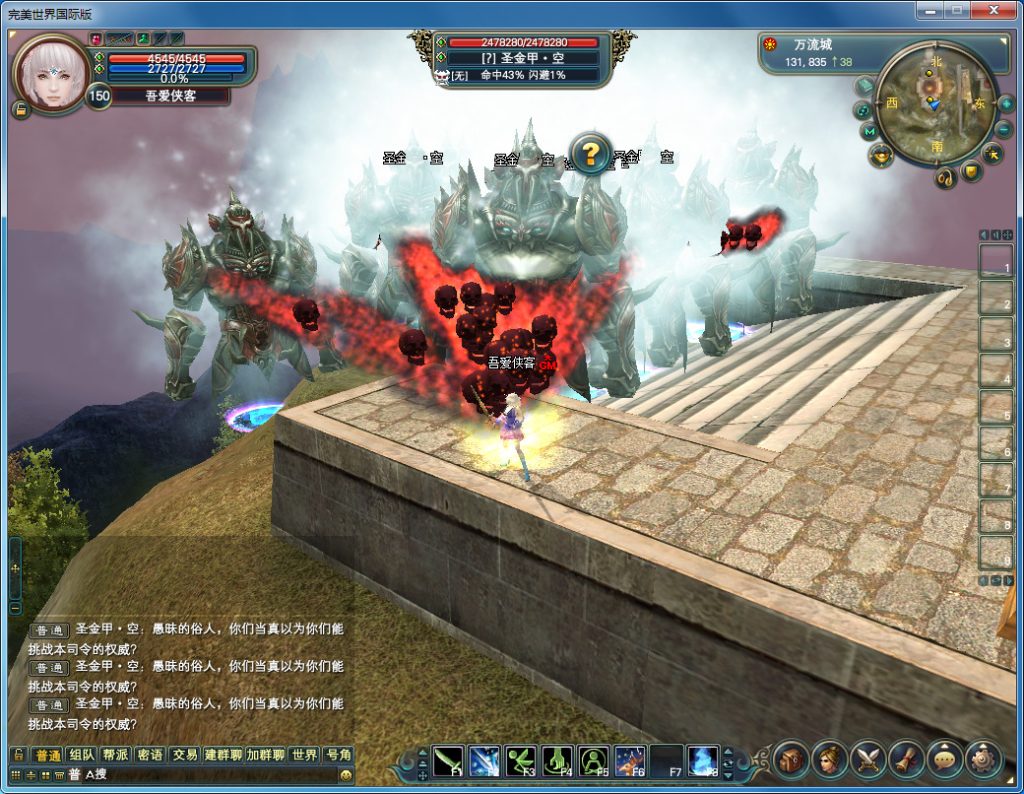Open the gold ingot shop icon by the minimap
Viewport: 1024px width, 794px height.
coord(881,155)
